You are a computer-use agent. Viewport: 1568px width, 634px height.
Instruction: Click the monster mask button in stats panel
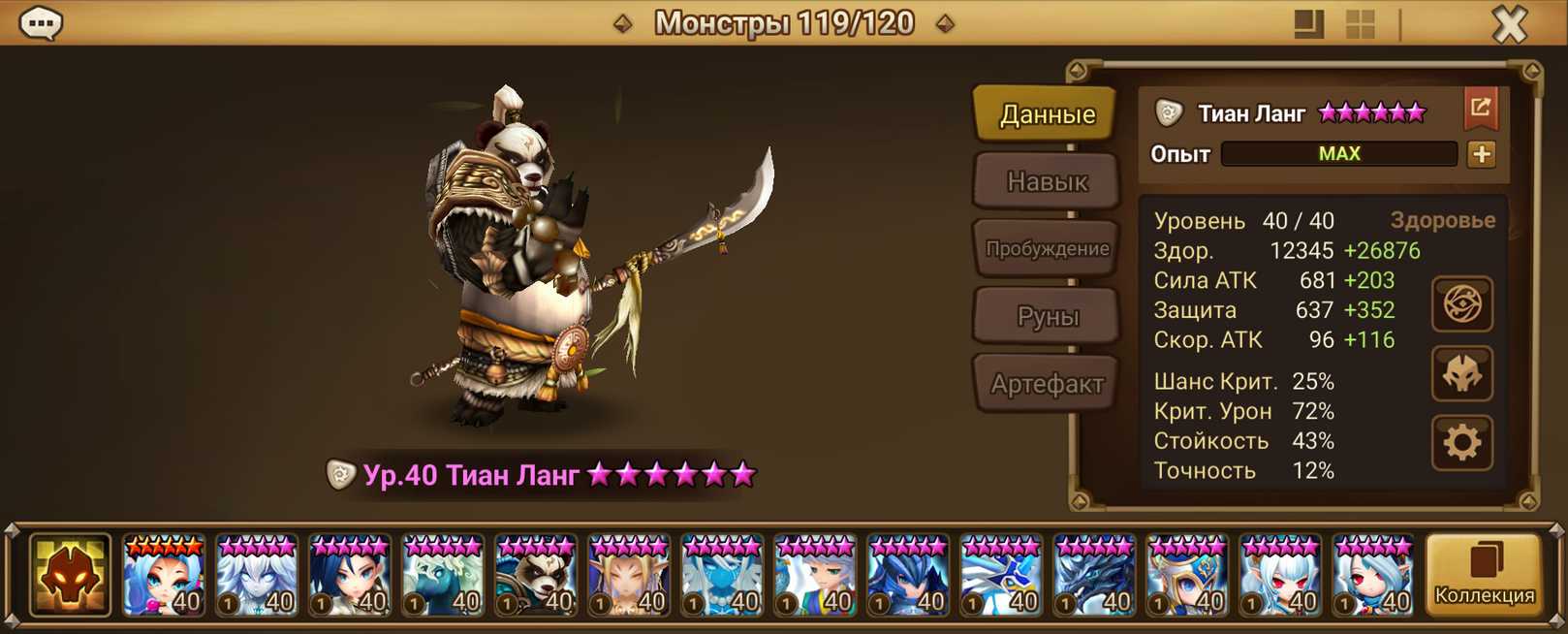[1461, 374]
